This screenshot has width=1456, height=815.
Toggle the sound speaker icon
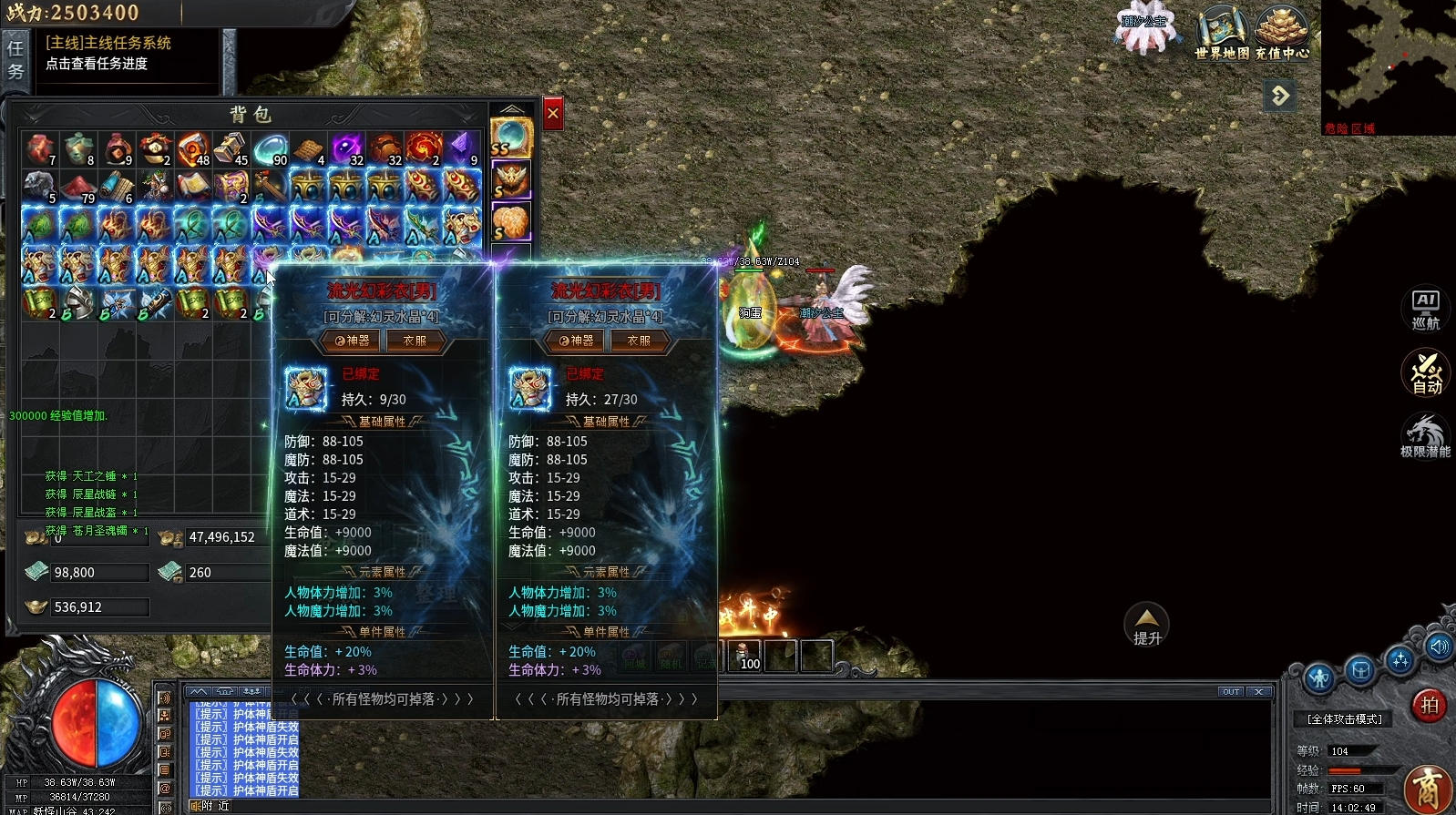tap(1439, 647)
